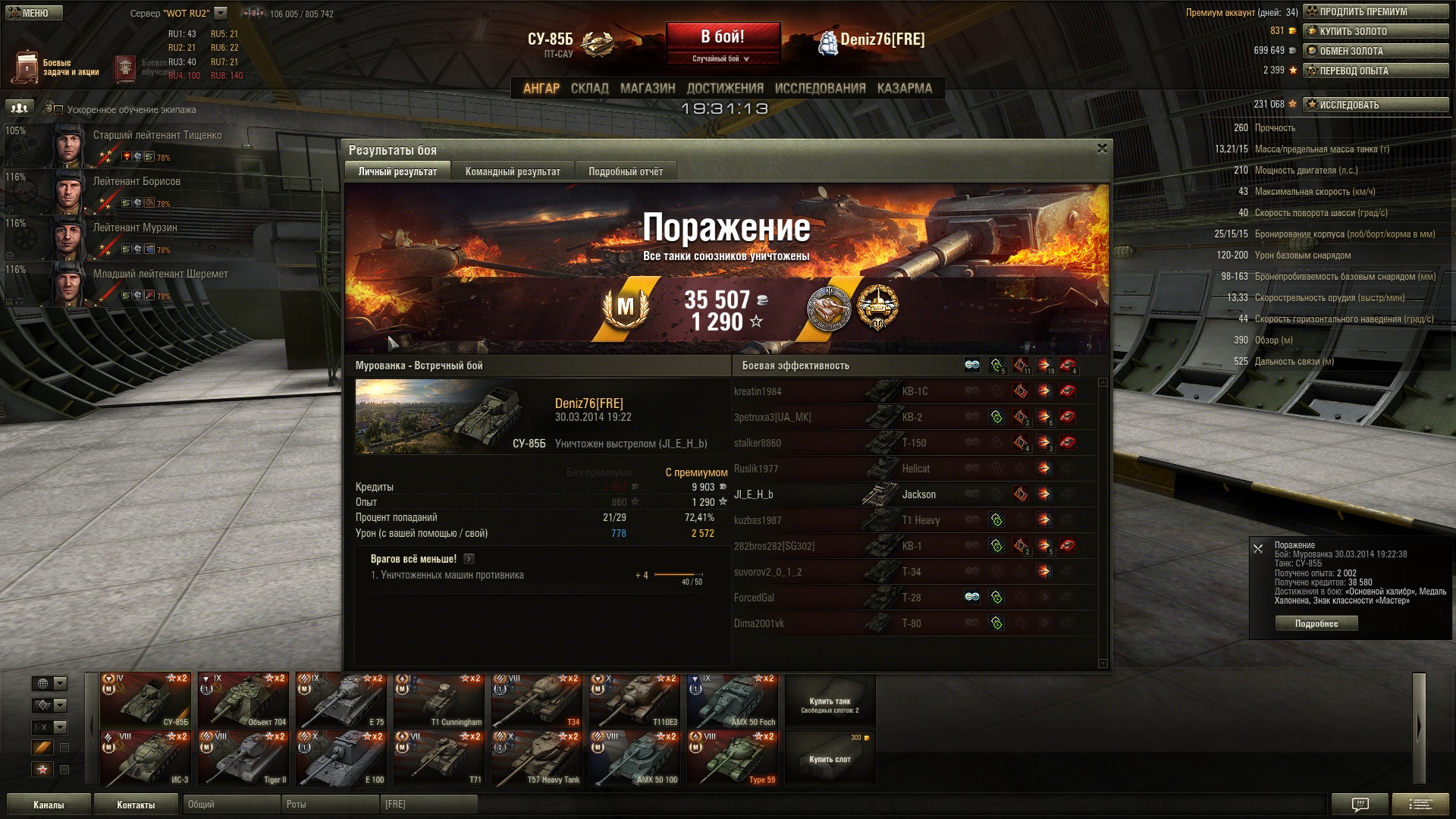Start battle with the В бой! button
This screenshot has width=1456, height=819.
(723, 37)
